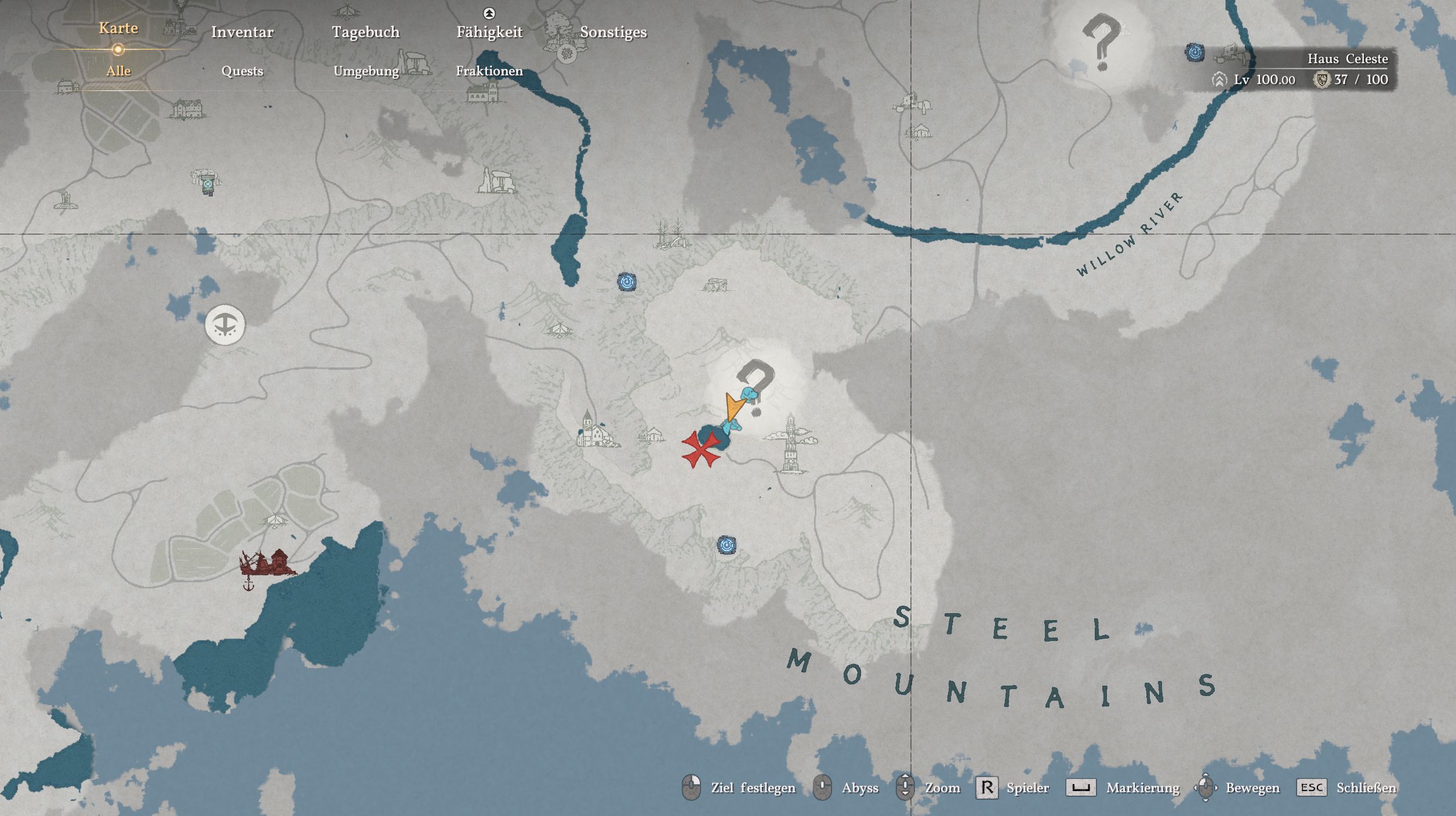Click the white round mask marker
1456x816 pixels.
(x=225, y=325)
